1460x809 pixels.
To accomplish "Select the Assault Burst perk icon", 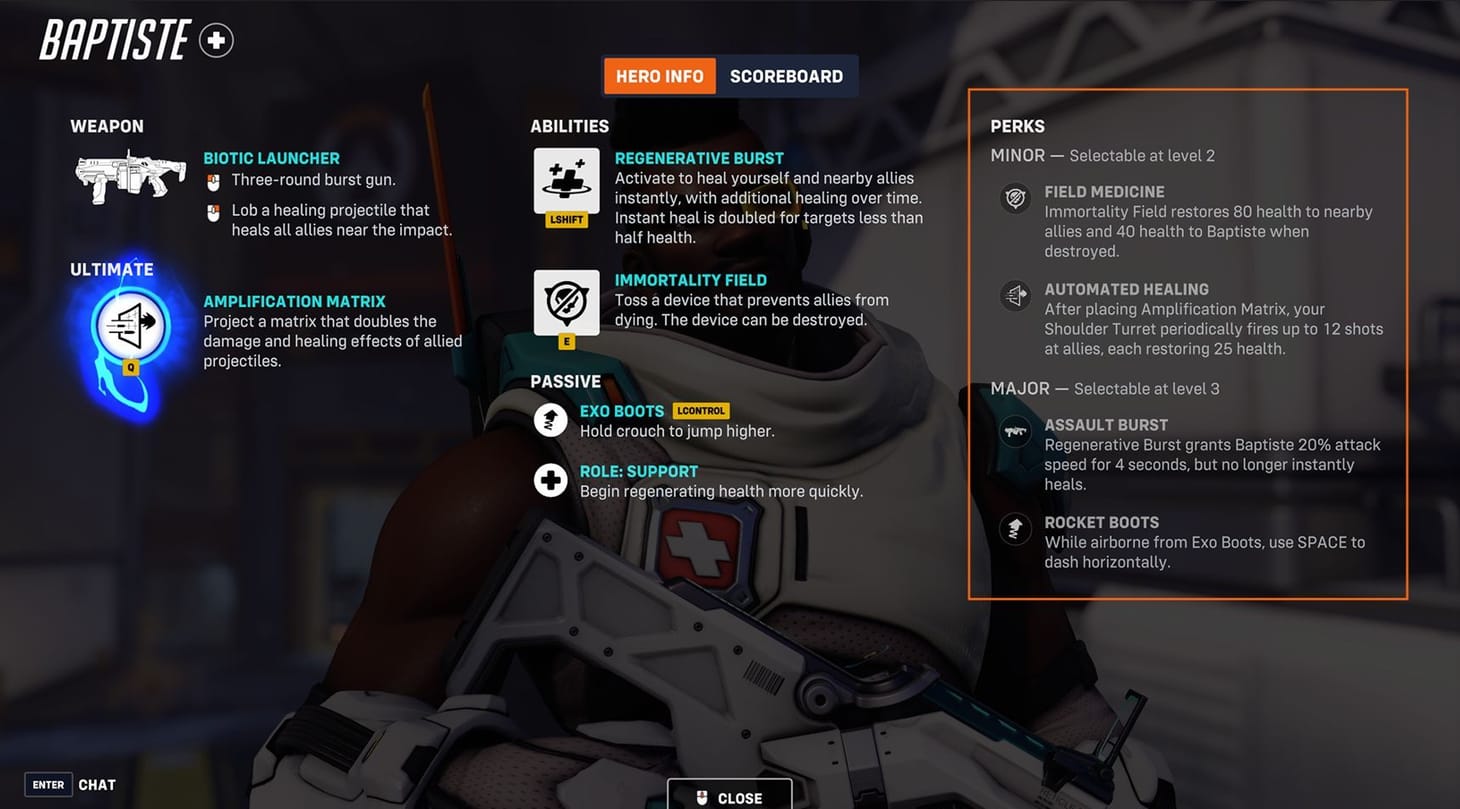I will click(x=1015, y=431).
